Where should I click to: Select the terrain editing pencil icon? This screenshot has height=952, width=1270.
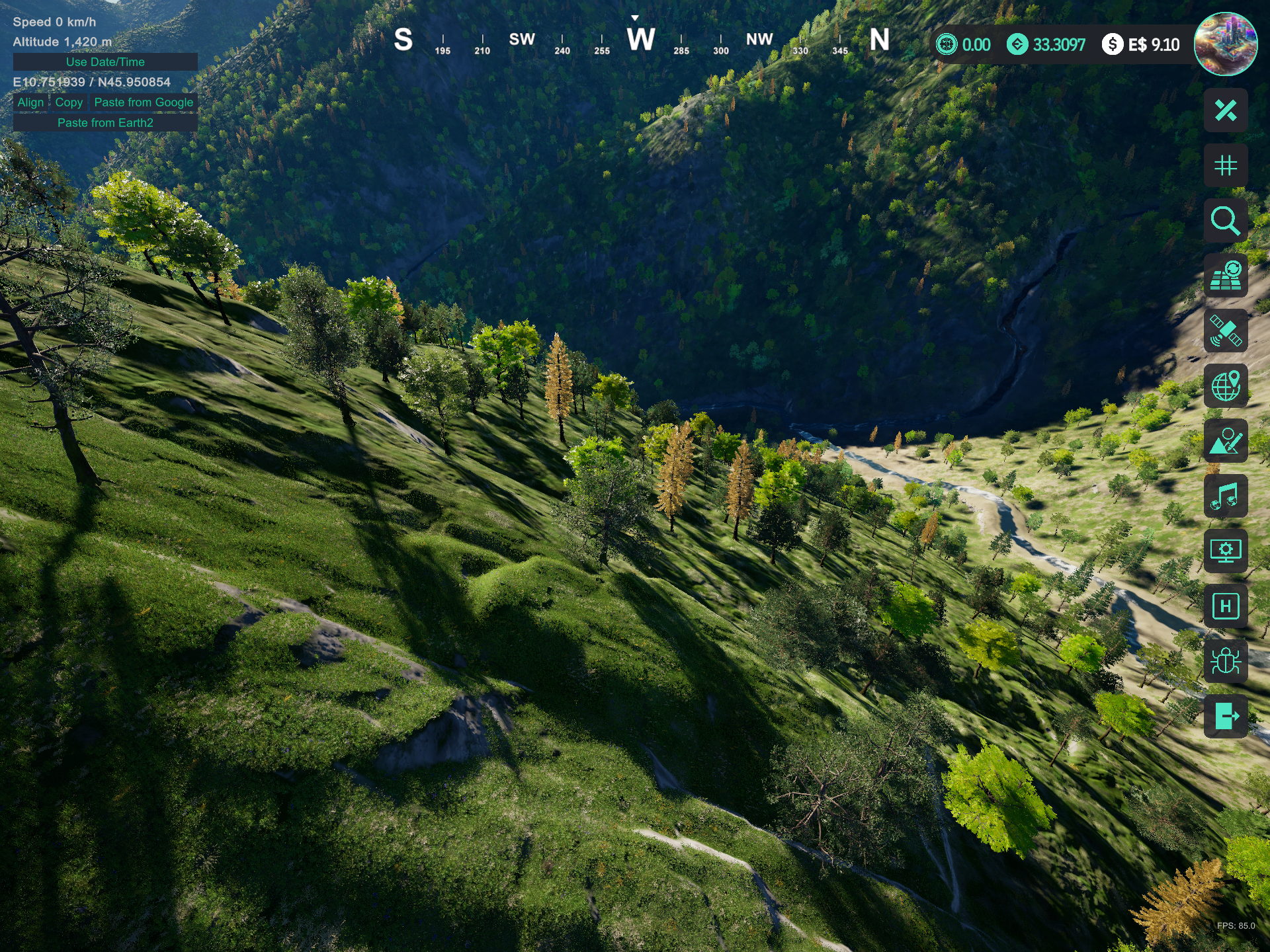coord(1225,441)
